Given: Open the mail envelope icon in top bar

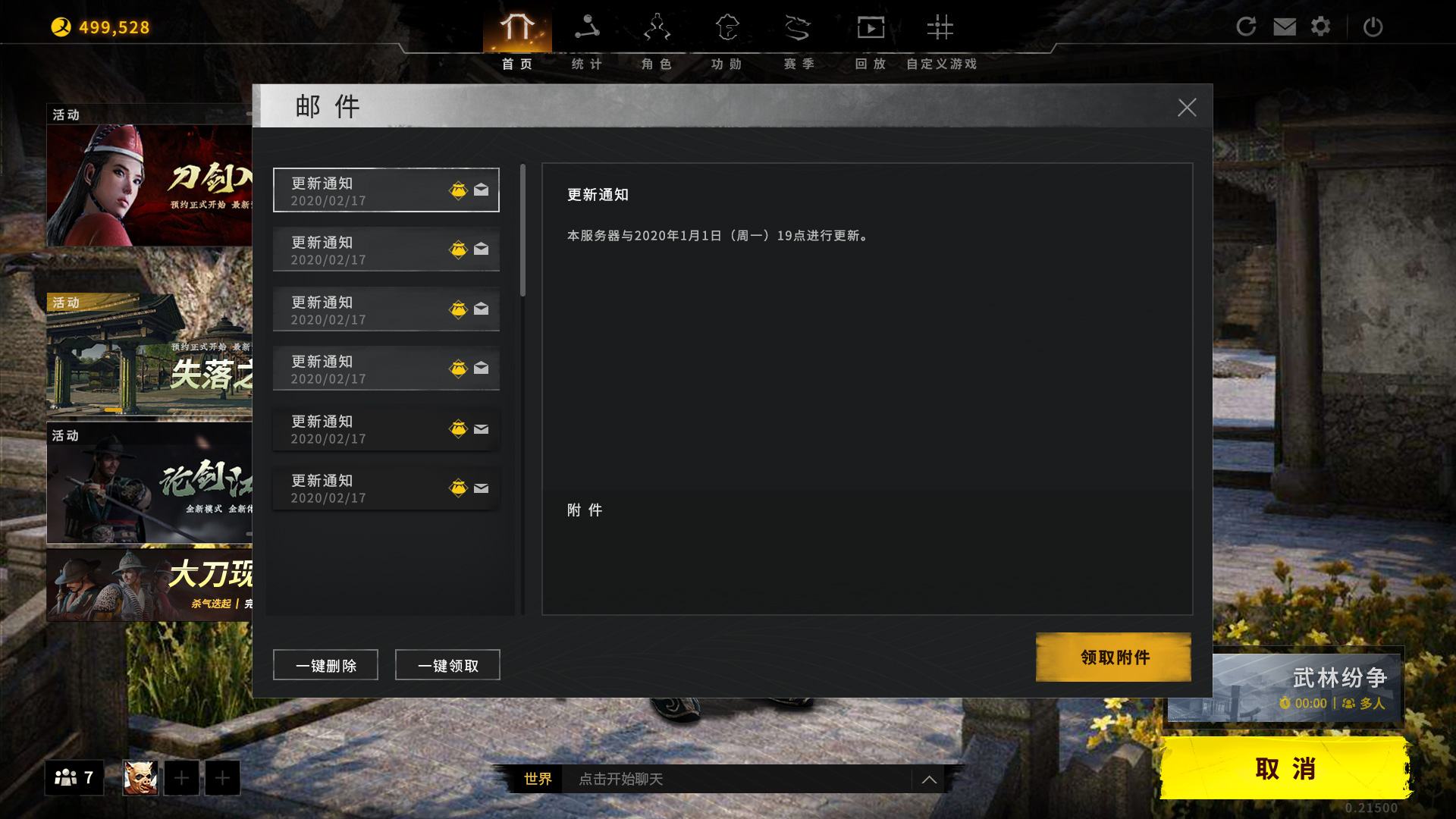Looking at the screenshot, I should click(1283, 26).
